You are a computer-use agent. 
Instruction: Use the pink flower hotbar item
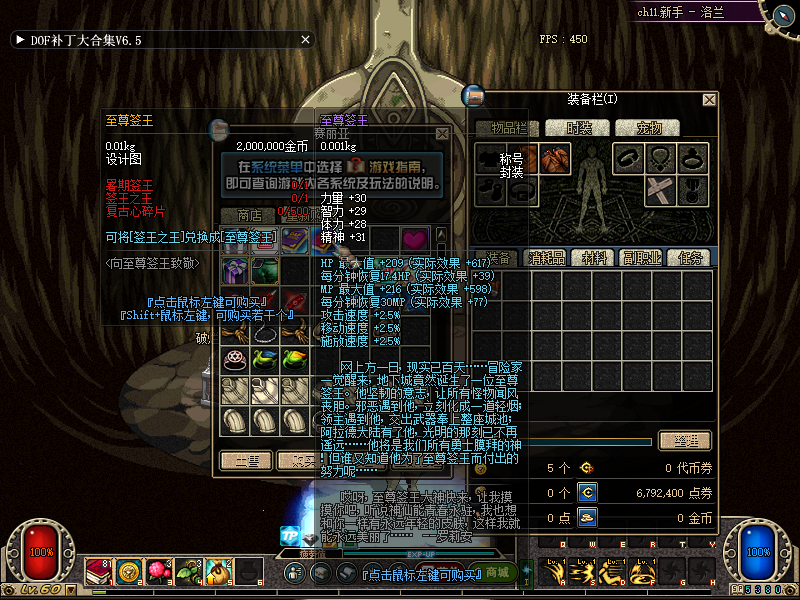[157, 571]
